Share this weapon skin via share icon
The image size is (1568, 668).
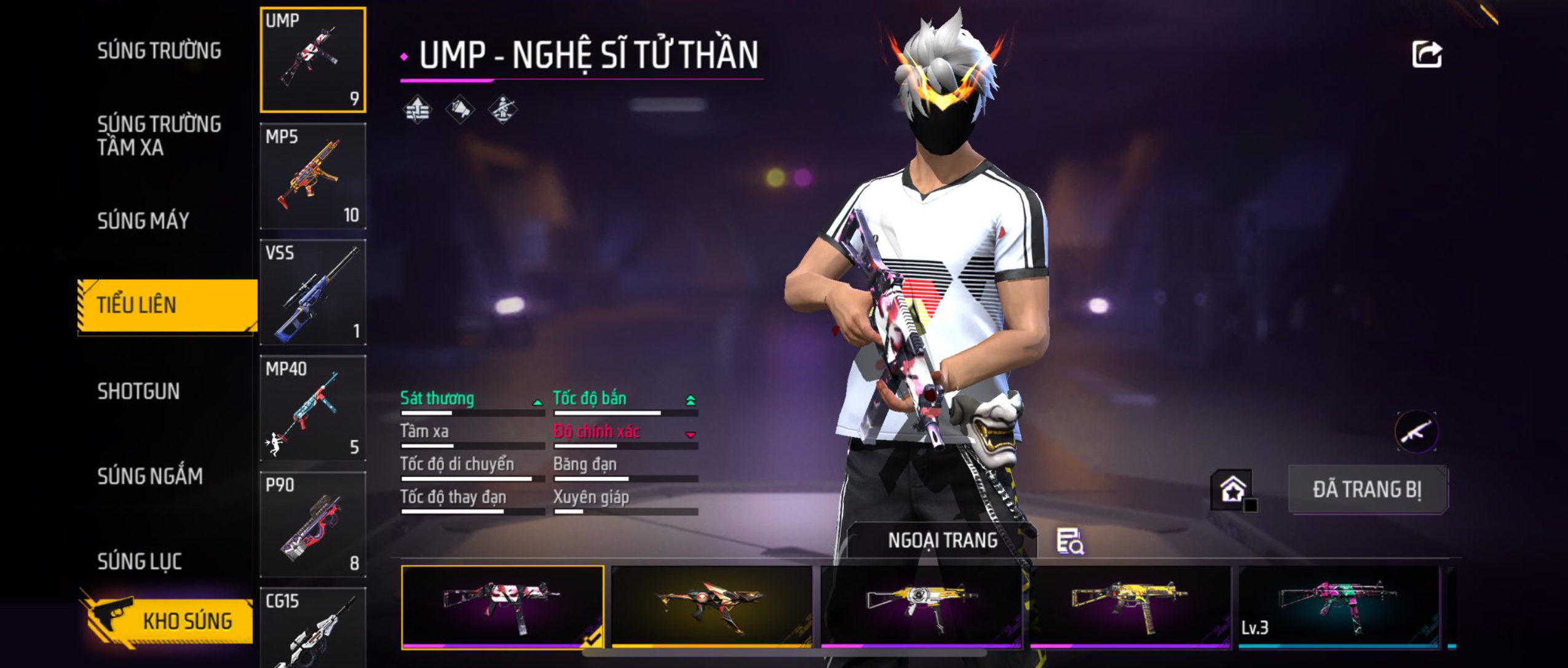tap(1427, 55)
